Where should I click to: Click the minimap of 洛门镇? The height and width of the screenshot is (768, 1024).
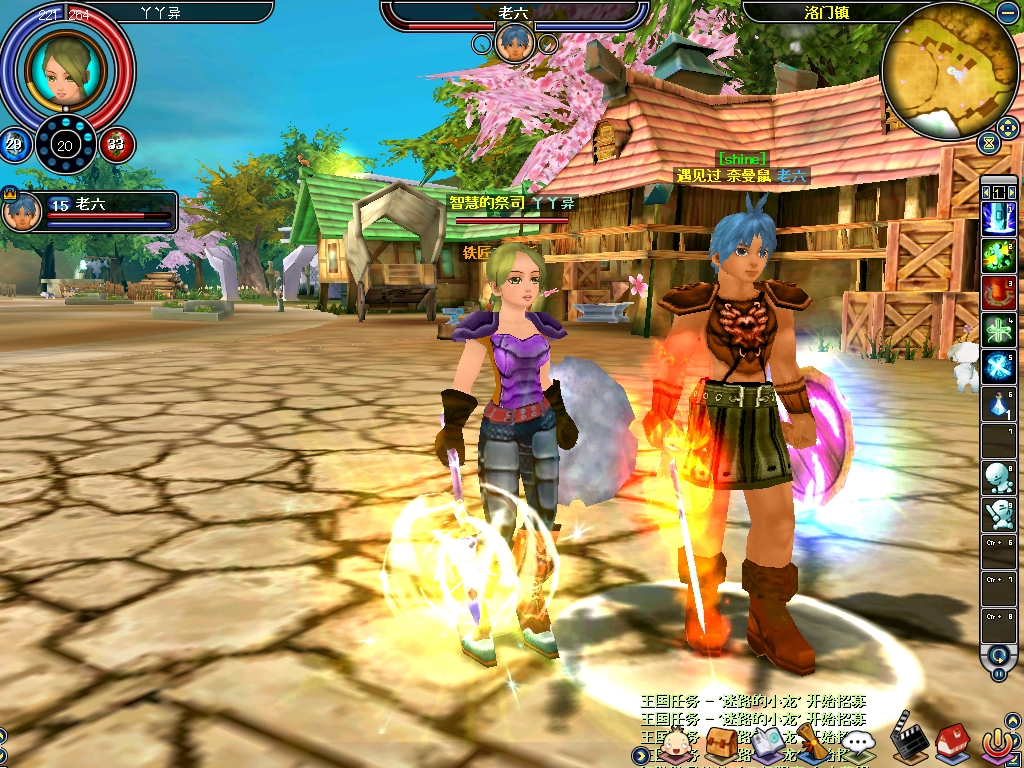[x=950, y=72]
